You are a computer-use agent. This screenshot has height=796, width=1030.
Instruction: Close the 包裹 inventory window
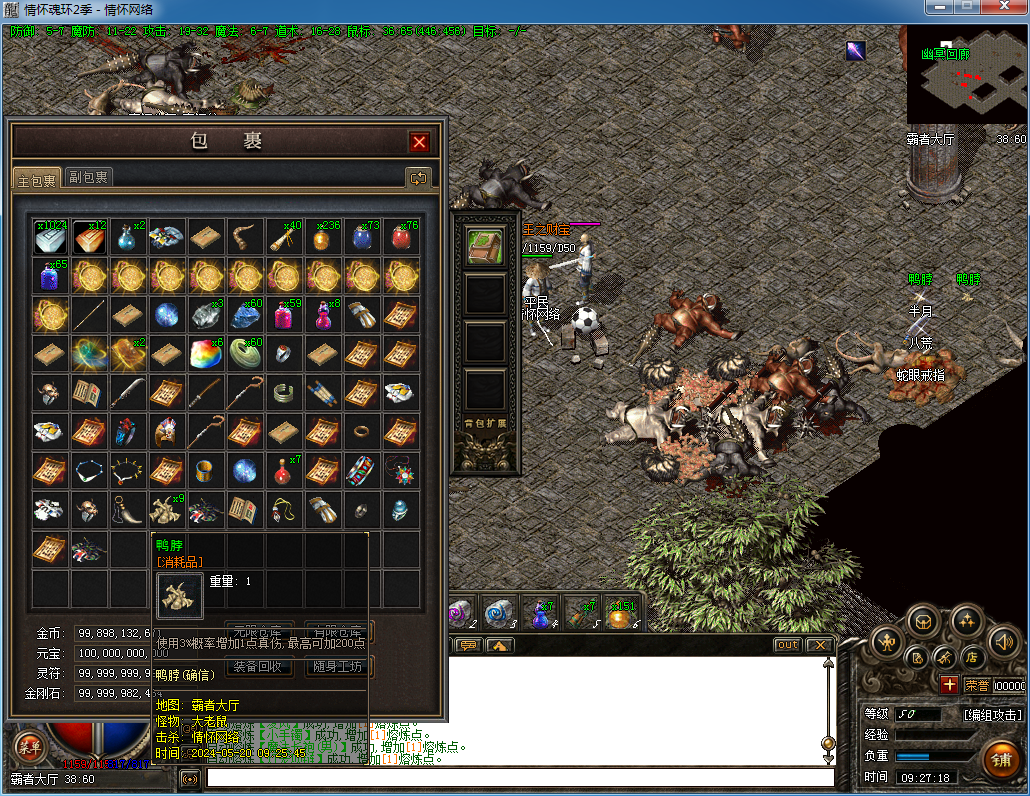(x=420, y=143)
